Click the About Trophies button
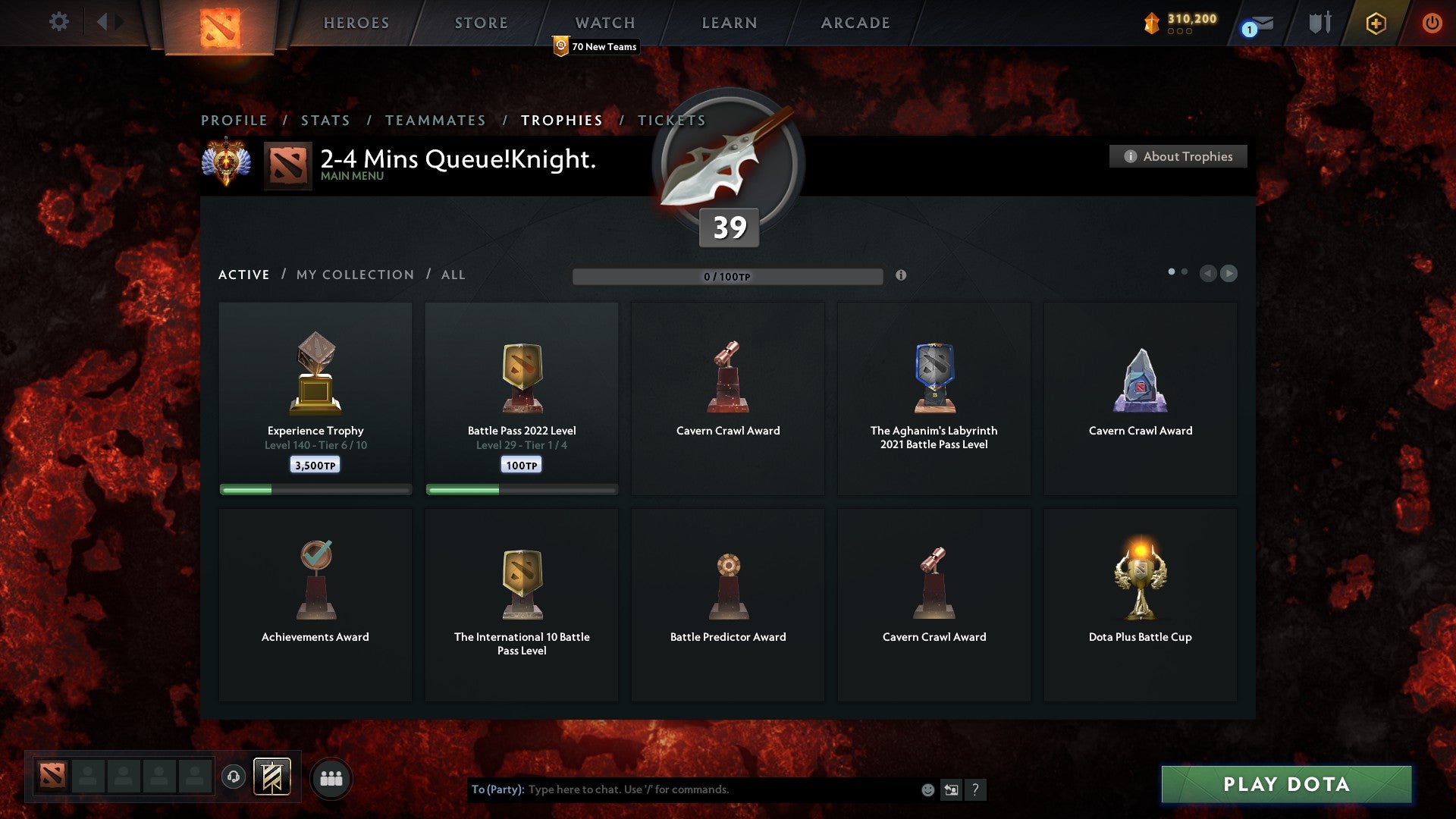 click(x=1178, y=156)
